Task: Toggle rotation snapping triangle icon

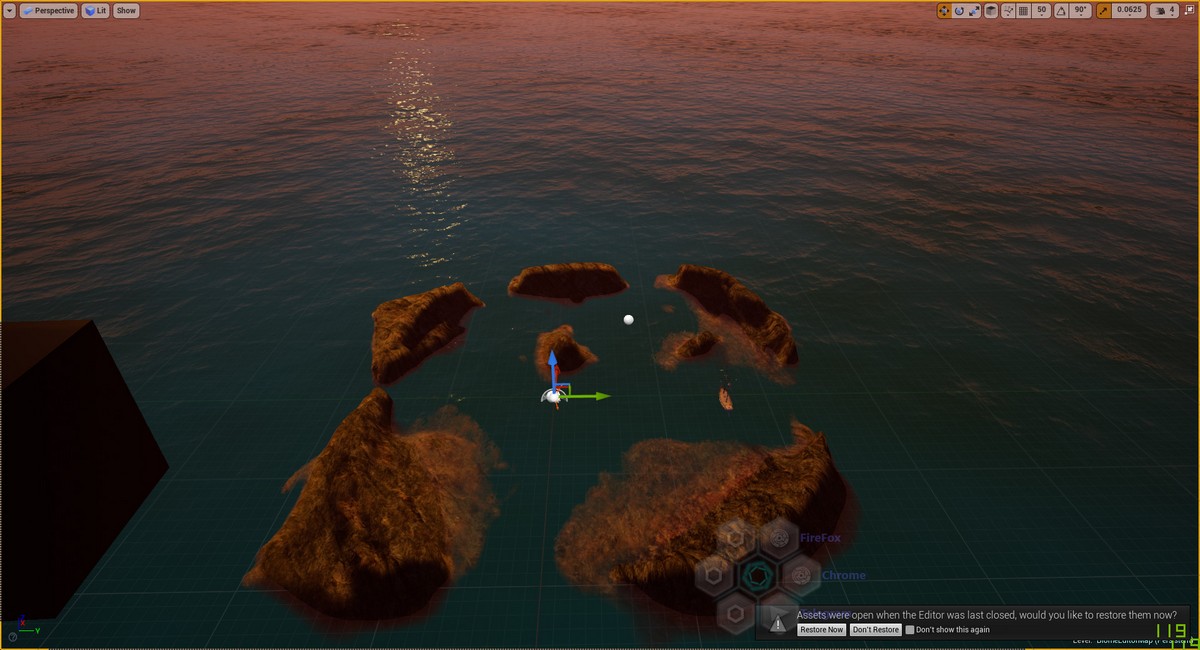Action: click(1060, 10)
